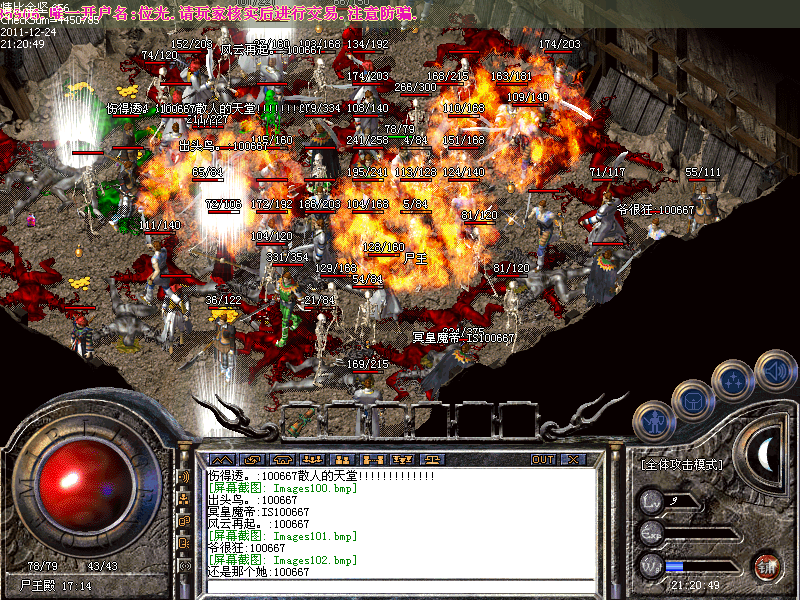Change the attack mode label in brackets

tap(681, 466)
